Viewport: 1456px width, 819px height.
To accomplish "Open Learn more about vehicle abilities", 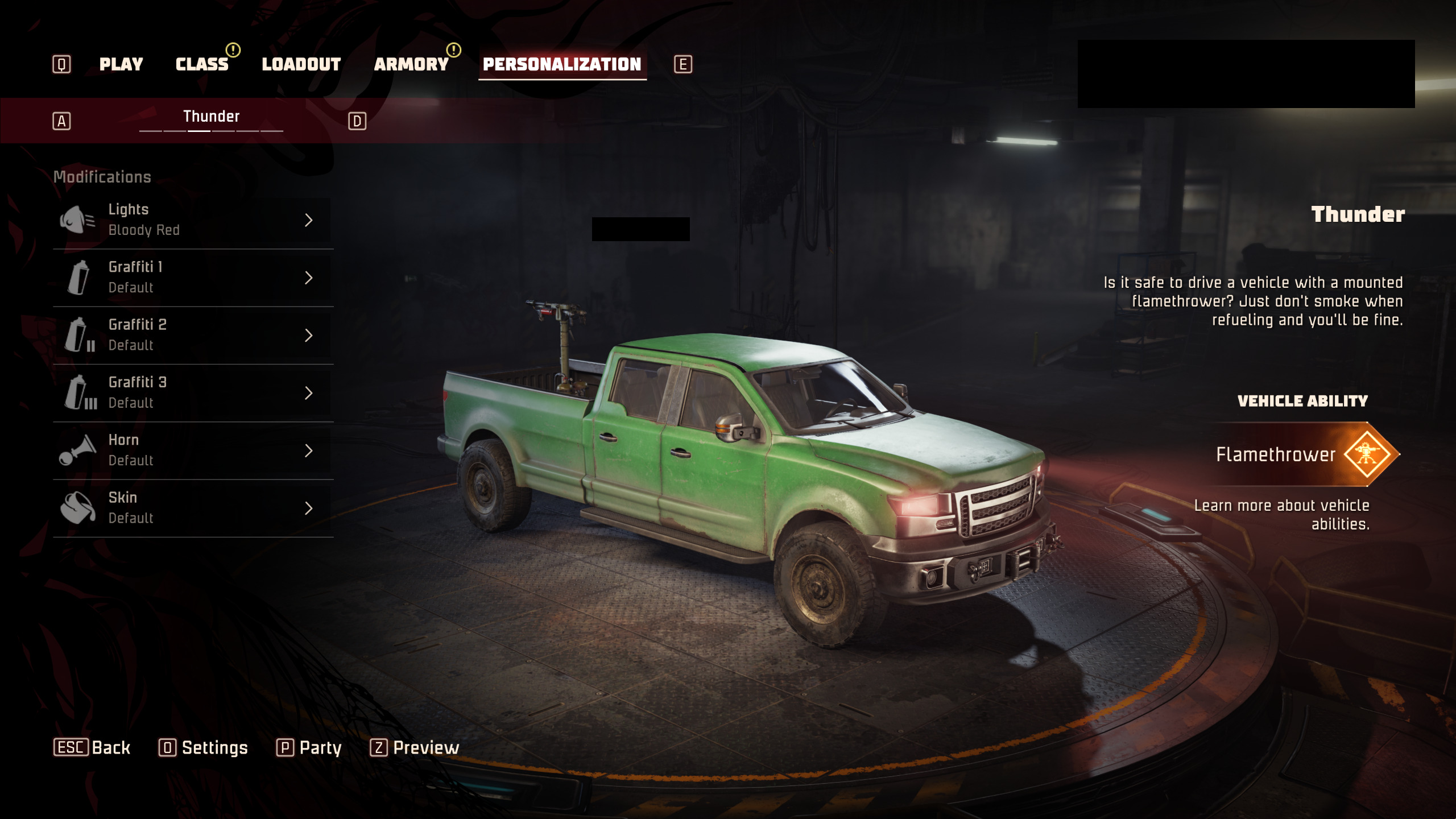I will tap(1282, 515).
